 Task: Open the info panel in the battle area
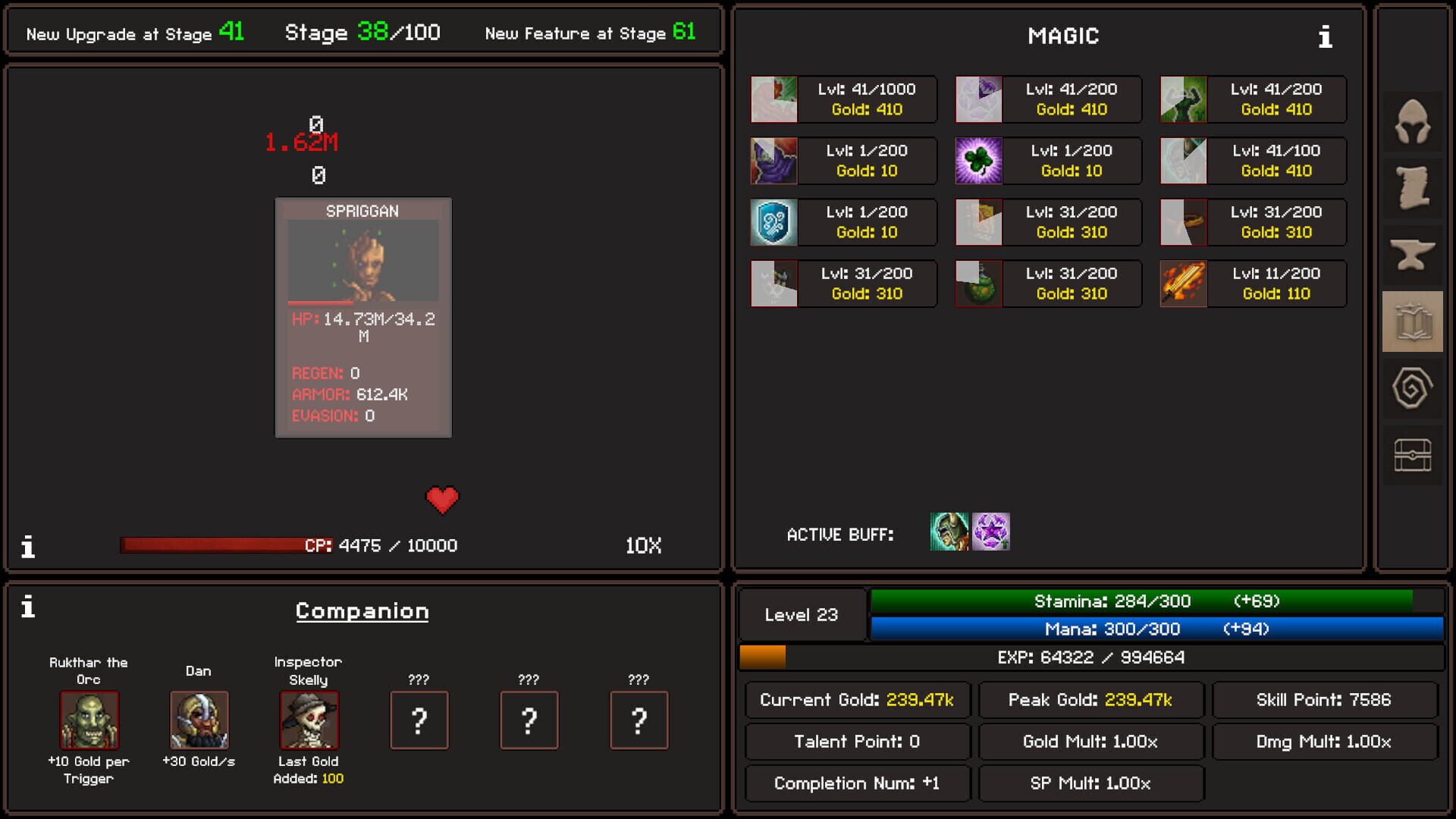coord(29,545)
